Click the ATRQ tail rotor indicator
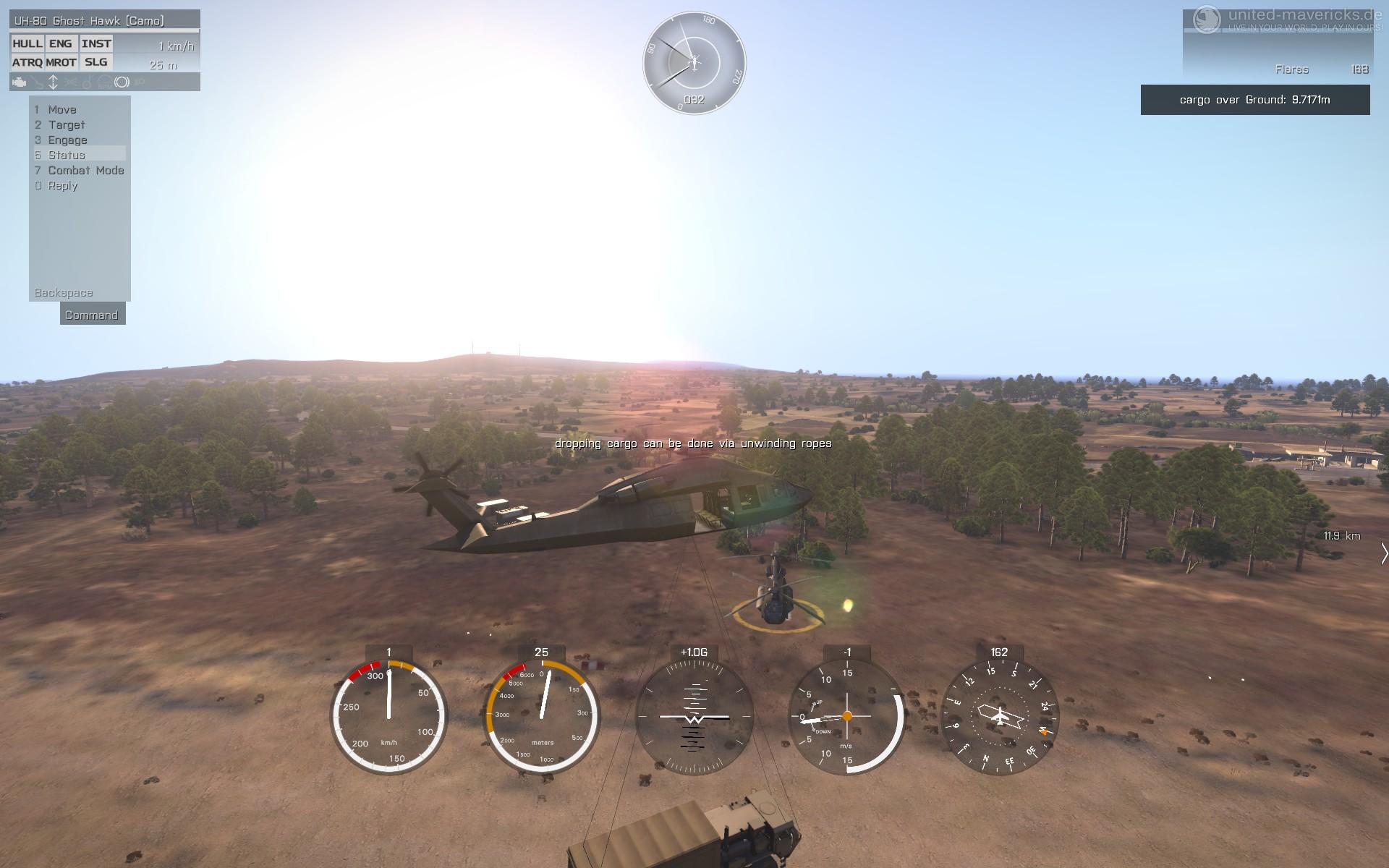The image size is (1389, 868). 27,63
